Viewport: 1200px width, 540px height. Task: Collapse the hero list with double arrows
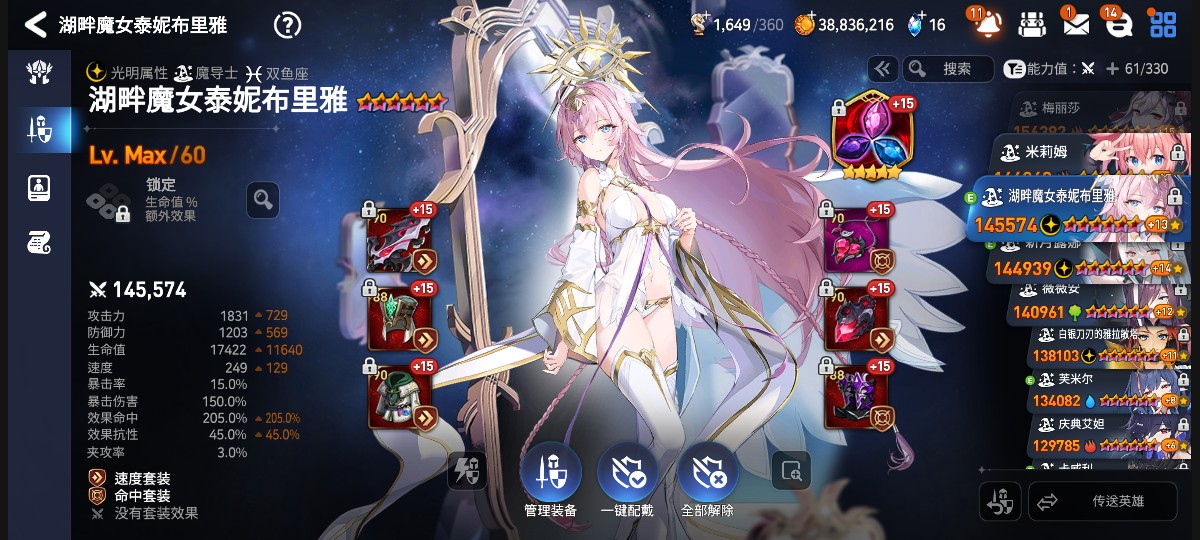pyautogui.click(x=882, y=68)
